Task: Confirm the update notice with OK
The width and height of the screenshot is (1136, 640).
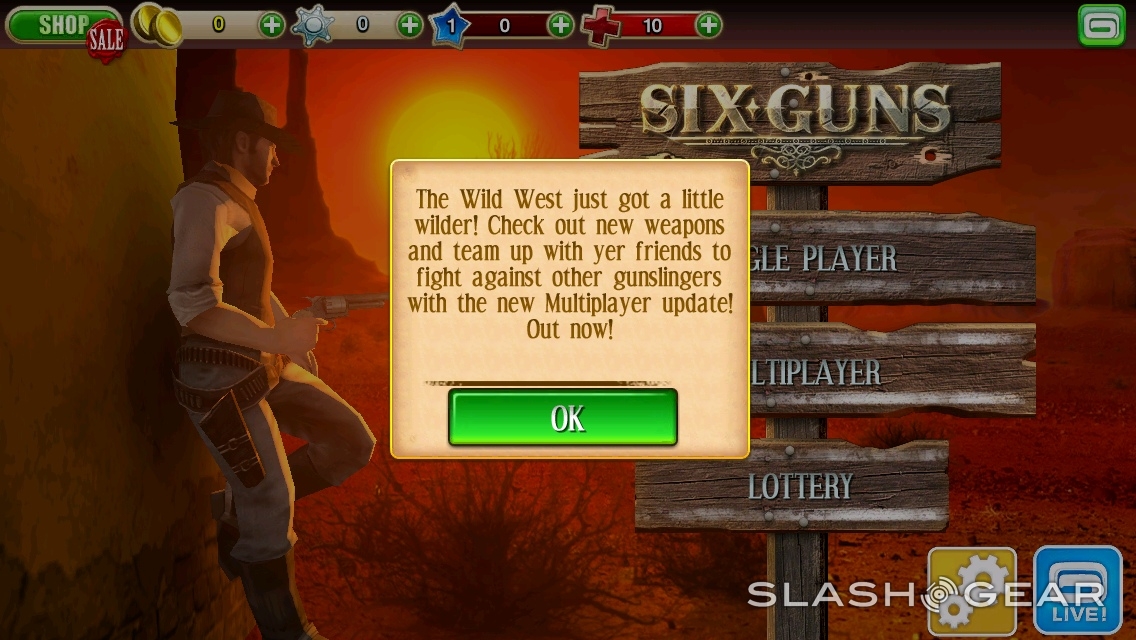Action: click(563, 417)
